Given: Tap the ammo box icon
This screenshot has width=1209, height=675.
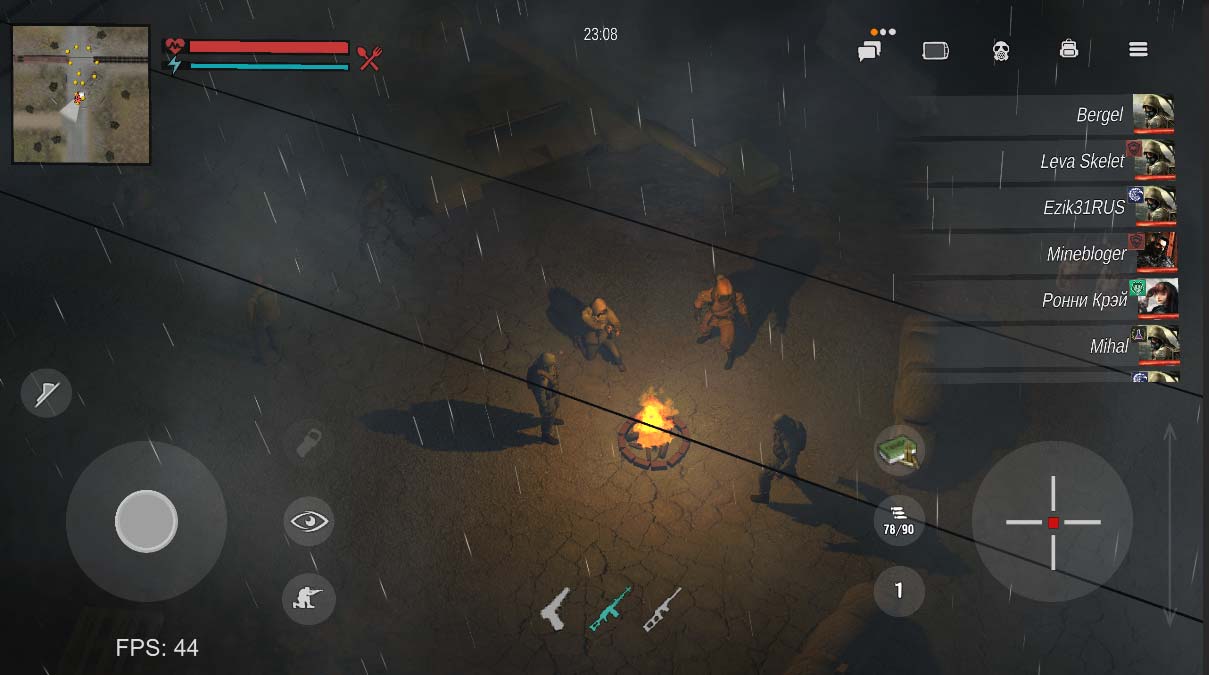Looking at the screenshot, I should (898, 451).
